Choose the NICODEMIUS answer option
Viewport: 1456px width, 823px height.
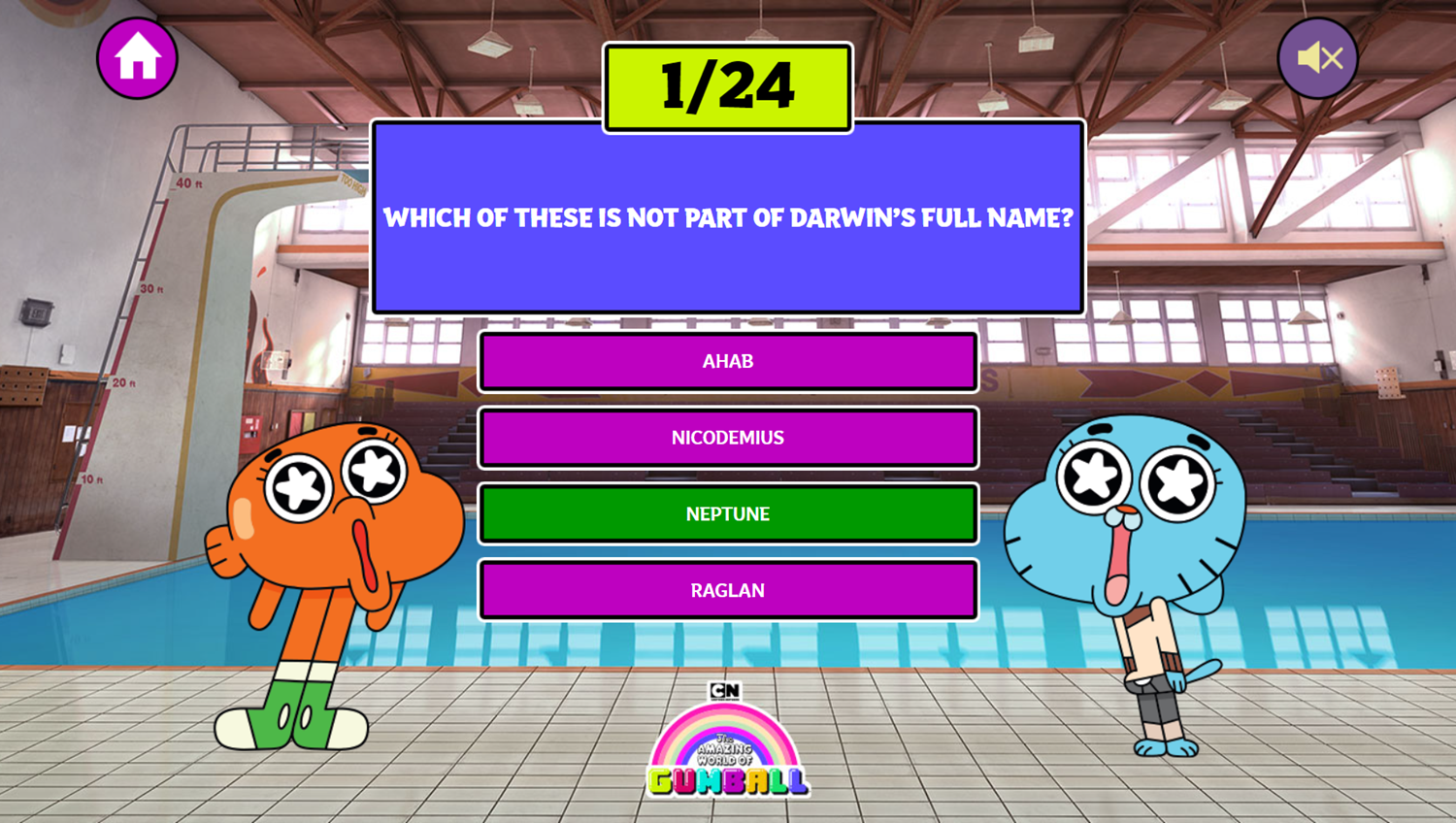coord(726,438)
